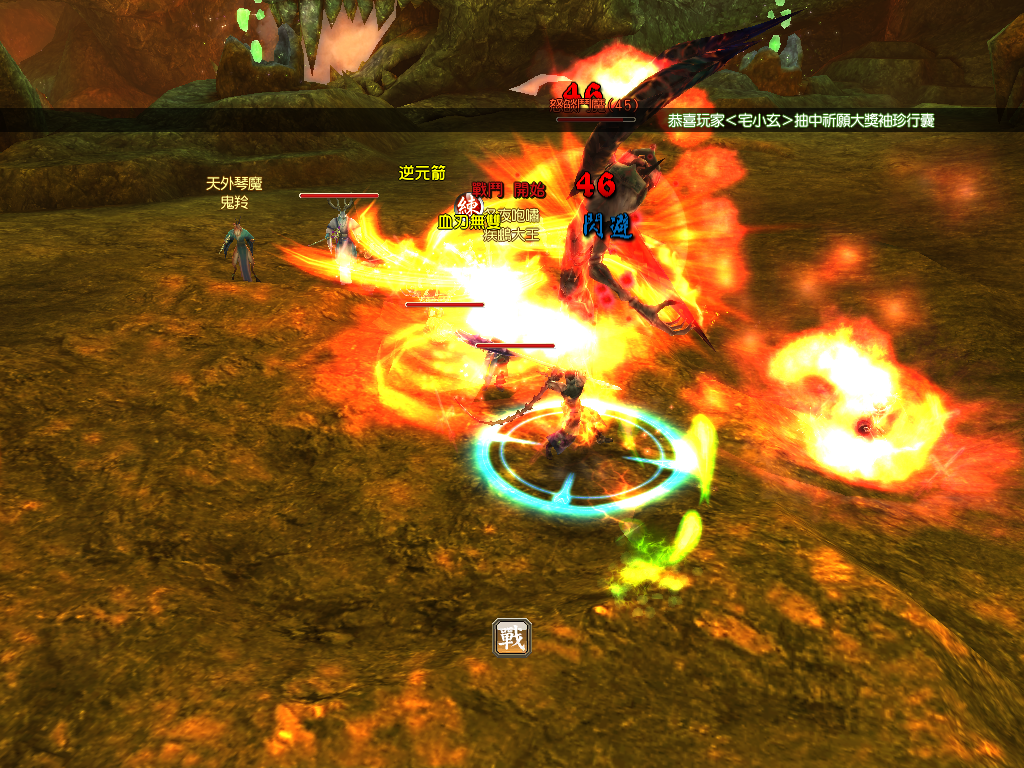Viewport: 1024px width, 768px height.
Task: Click the 戰 combat icon
Action: [x=512, y=637]
